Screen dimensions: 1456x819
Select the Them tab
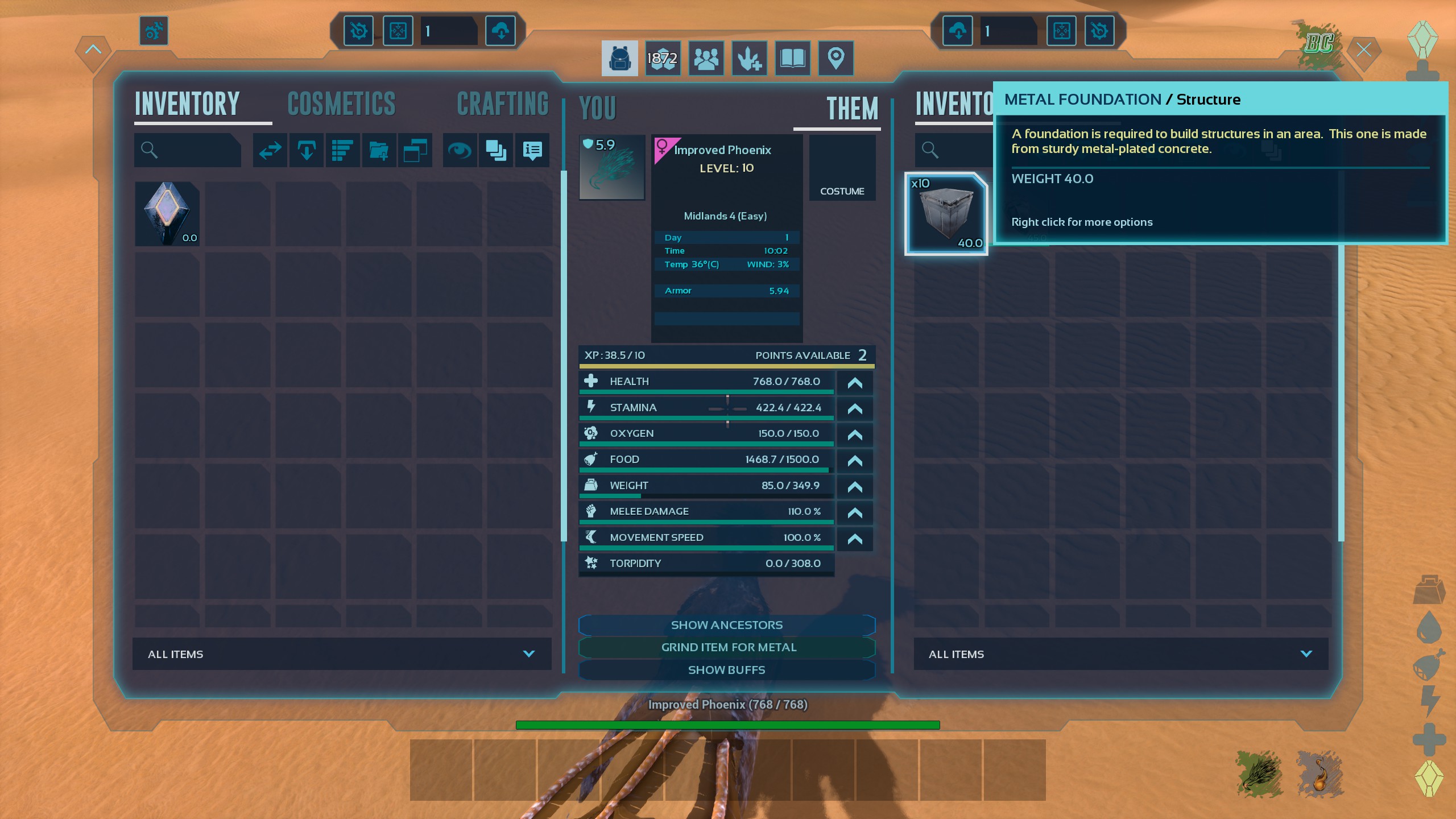(852, 109)
